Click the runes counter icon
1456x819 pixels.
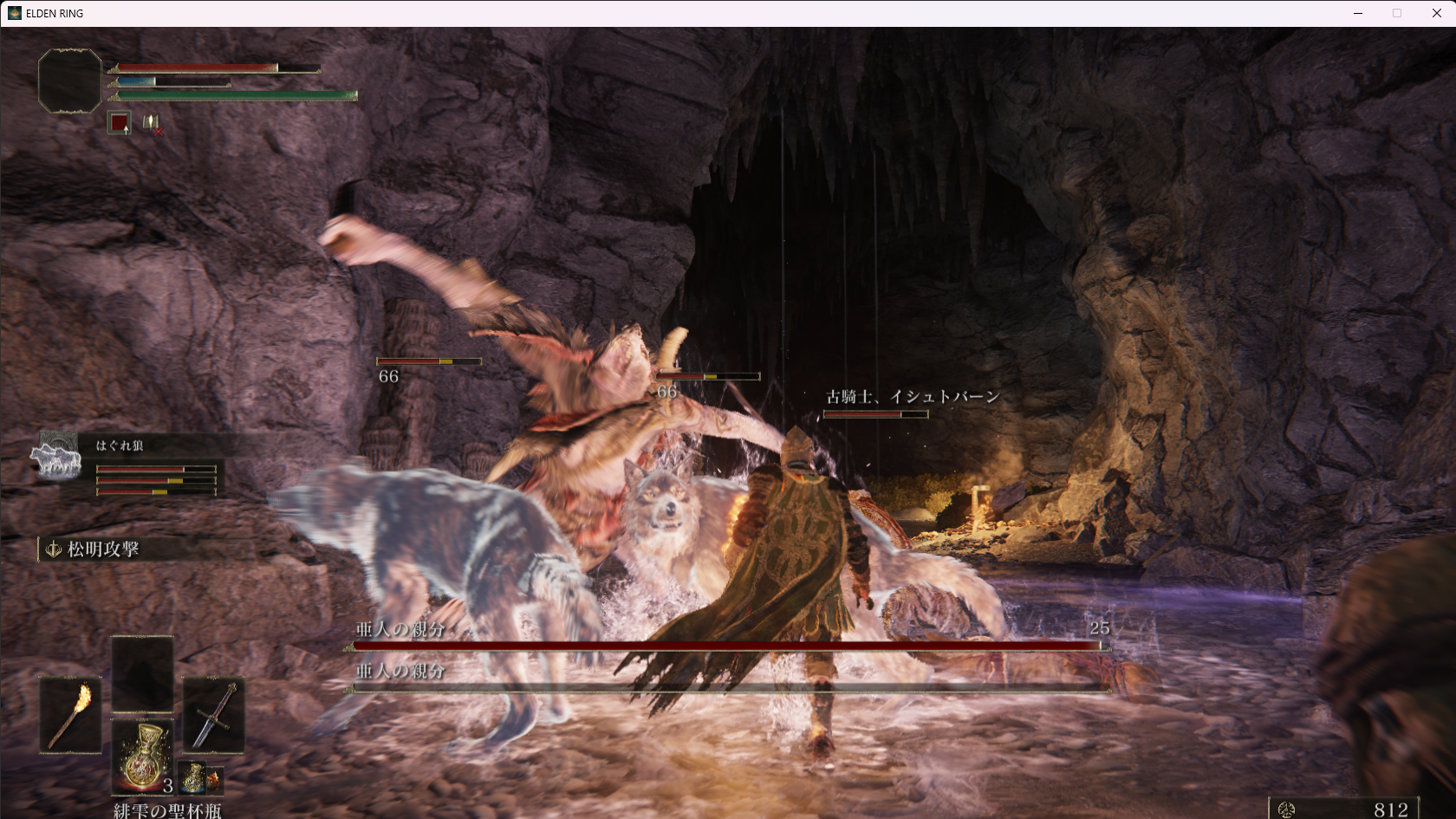click(1286, 809)
